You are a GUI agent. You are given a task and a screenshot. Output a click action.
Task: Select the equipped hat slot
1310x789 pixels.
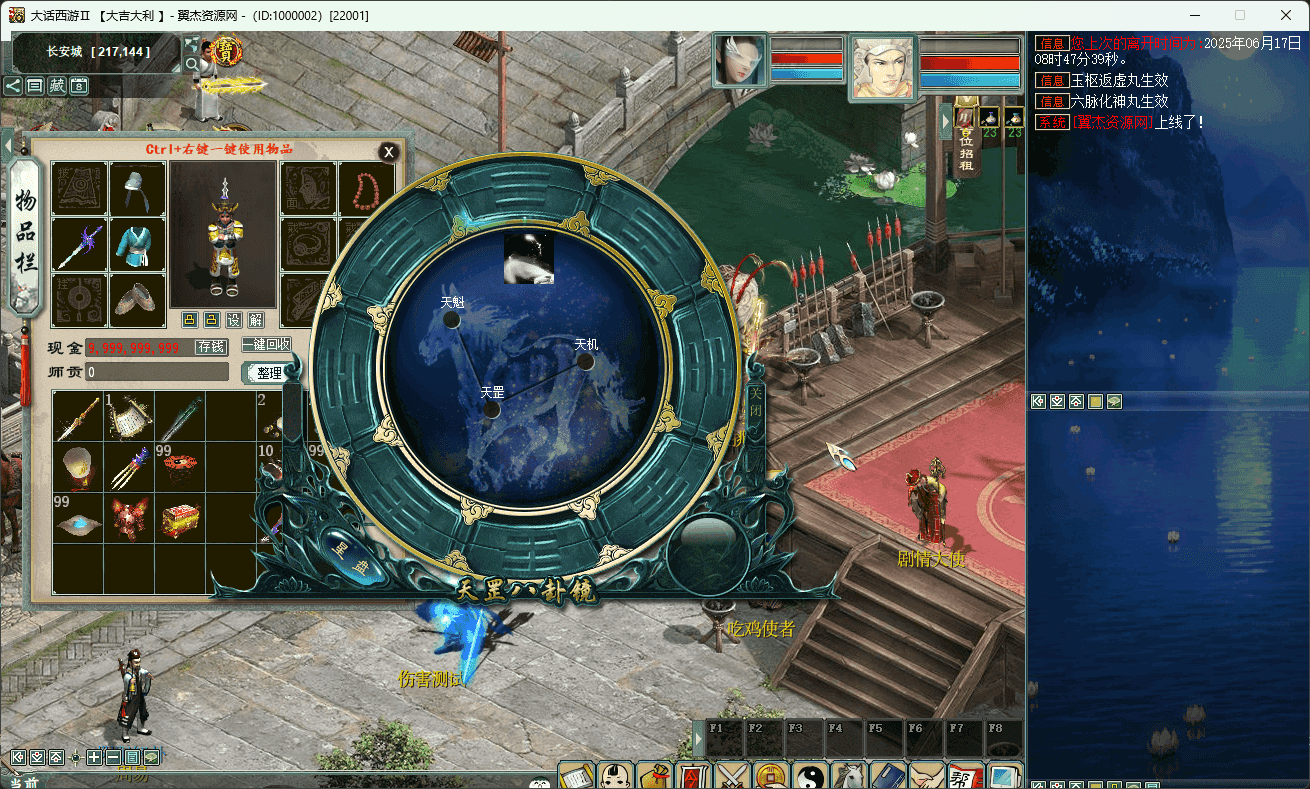pos(137,188)
